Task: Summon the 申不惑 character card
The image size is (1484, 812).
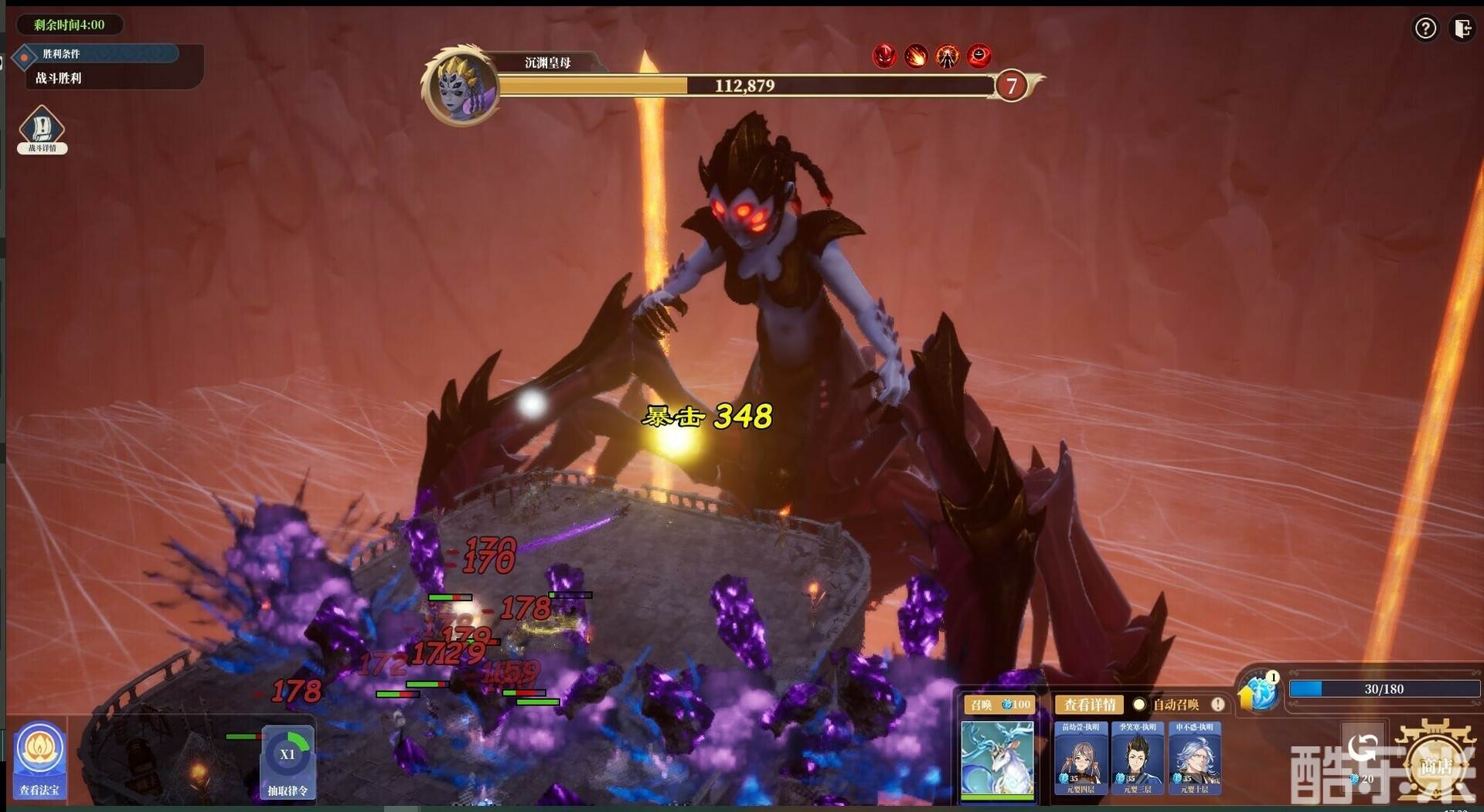Action: [x=1195, y=757]
